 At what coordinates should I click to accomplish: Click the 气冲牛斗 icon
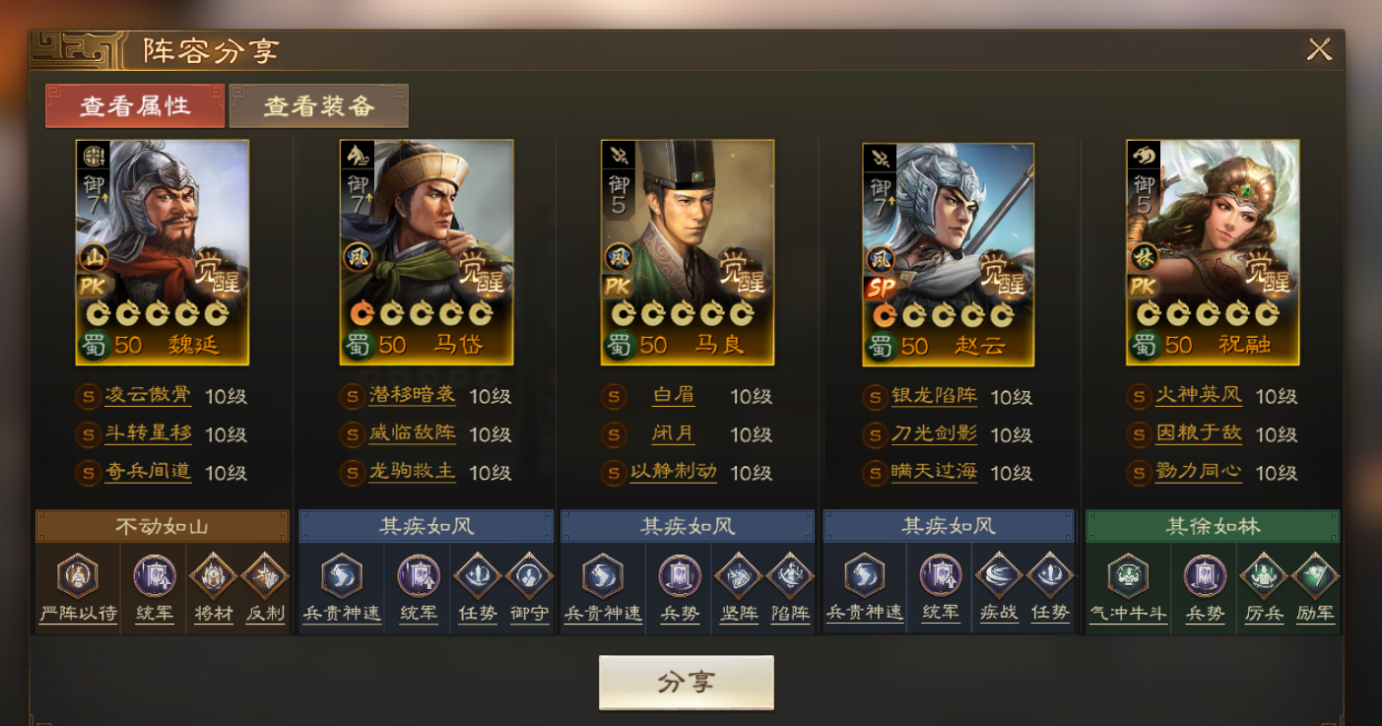pos(1128,576)
